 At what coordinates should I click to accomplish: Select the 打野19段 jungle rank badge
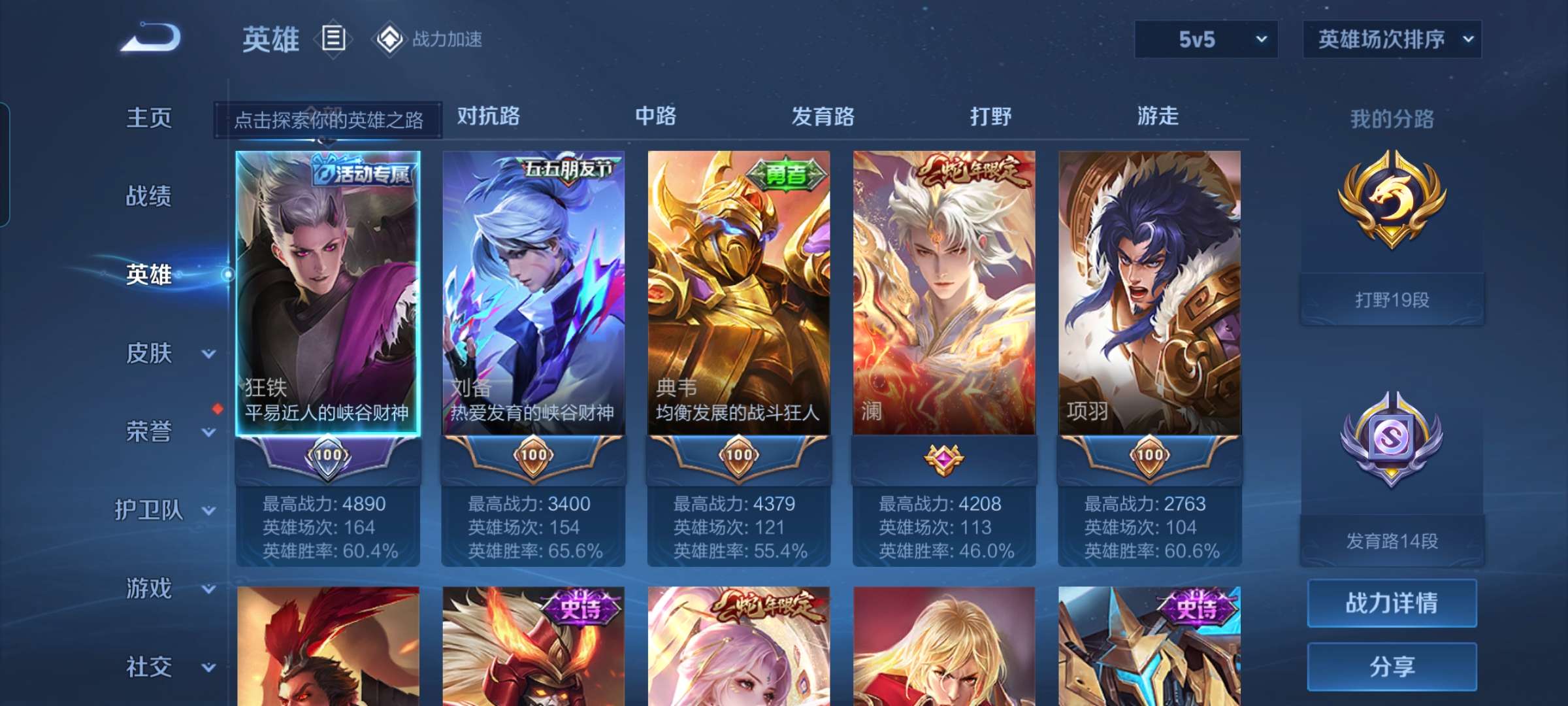(x=1391, y=216)
